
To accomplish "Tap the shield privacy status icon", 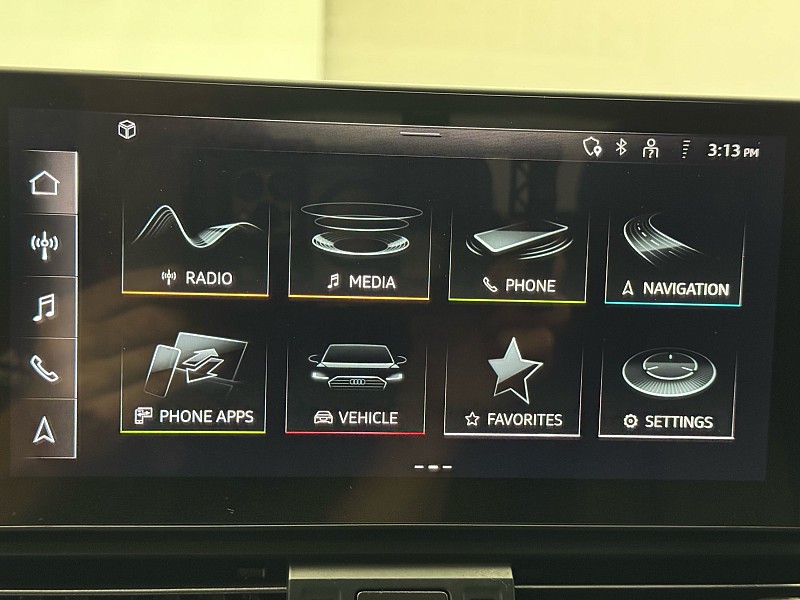I will [592, 147].
